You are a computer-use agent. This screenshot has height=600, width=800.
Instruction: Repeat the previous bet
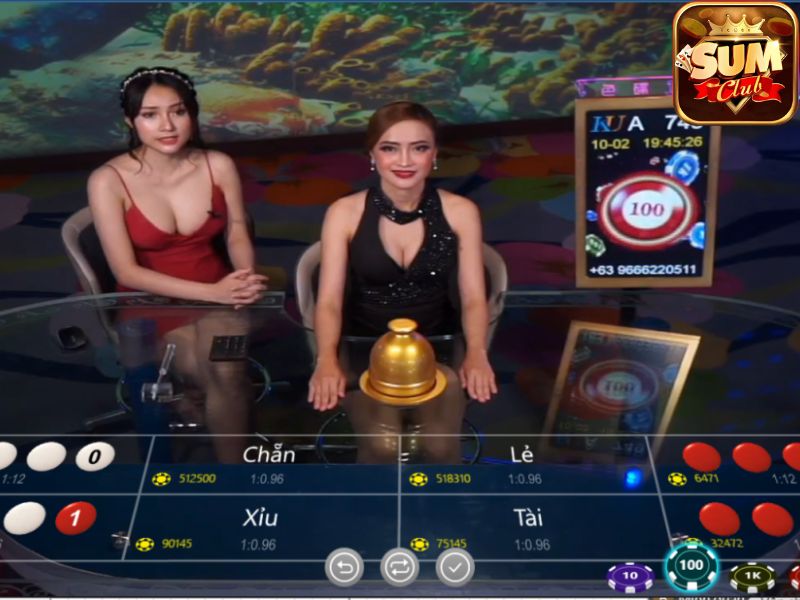(400, 567)
